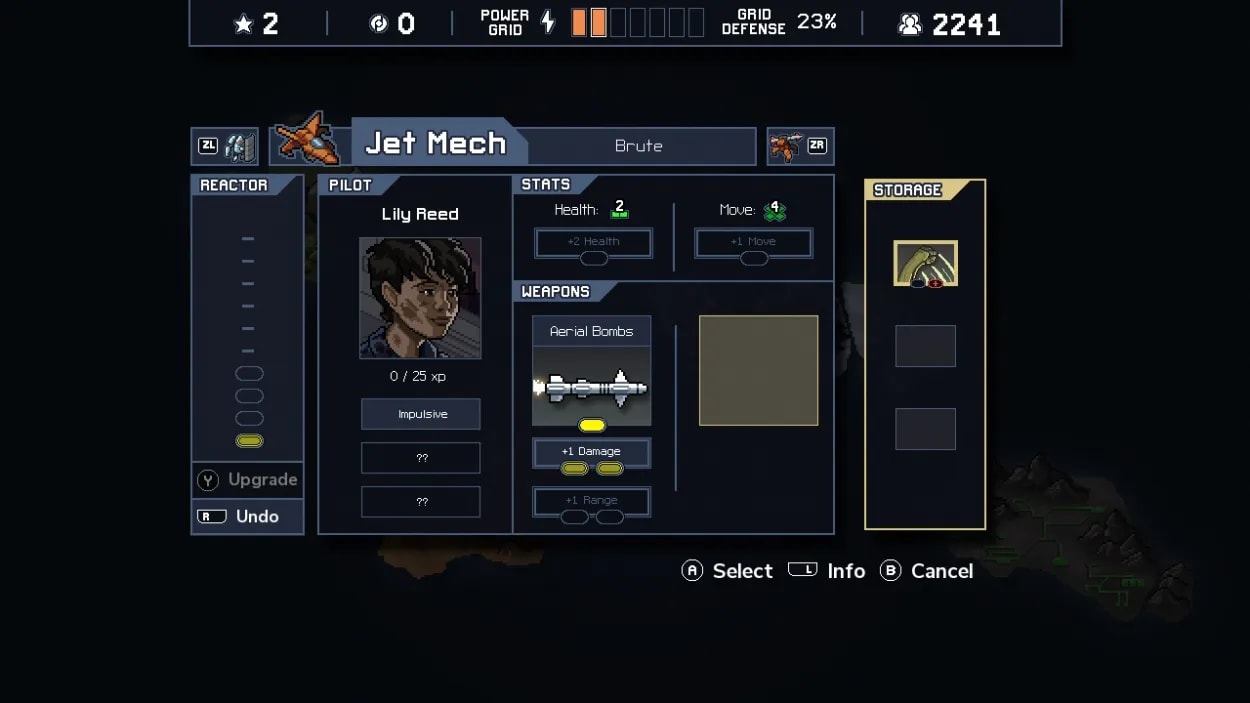Switch to the next mech
Screen dimensions: 1250x703
tap(800, 146)
